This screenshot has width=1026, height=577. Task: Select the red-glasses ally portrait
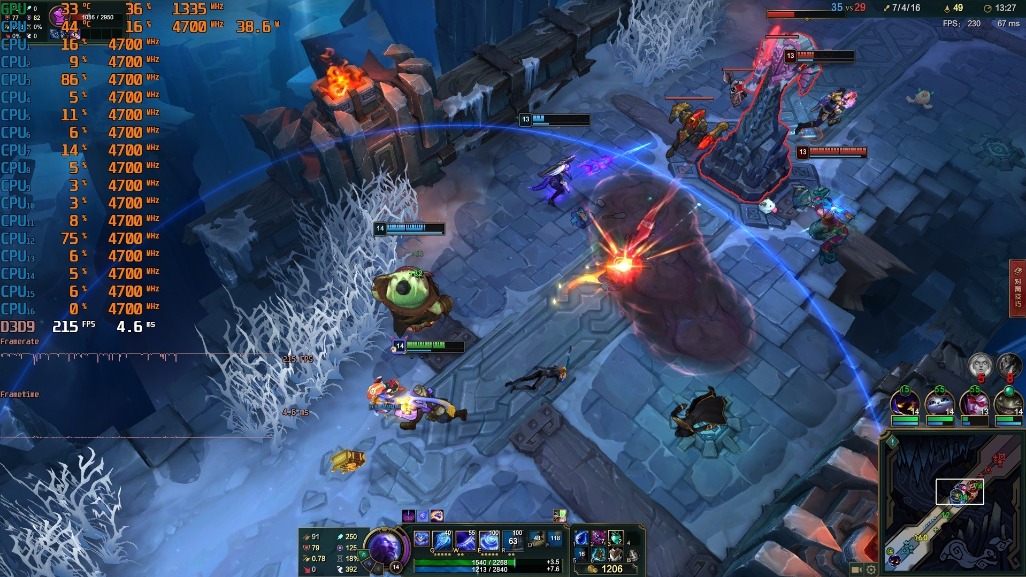click(973, 404)
